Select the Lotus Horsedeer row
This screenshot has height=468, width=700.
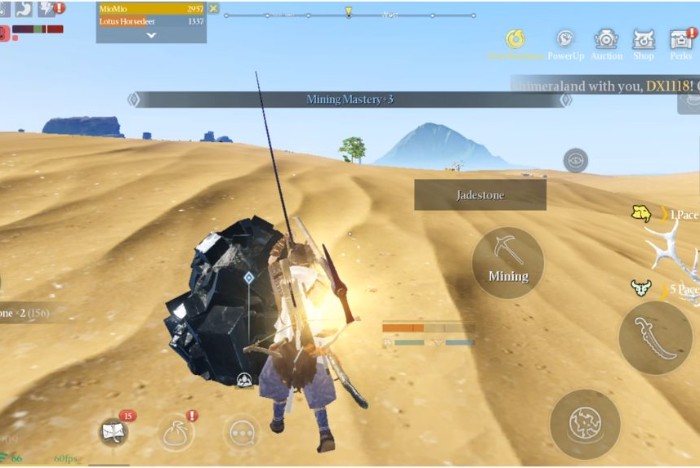tap(150, 21)
